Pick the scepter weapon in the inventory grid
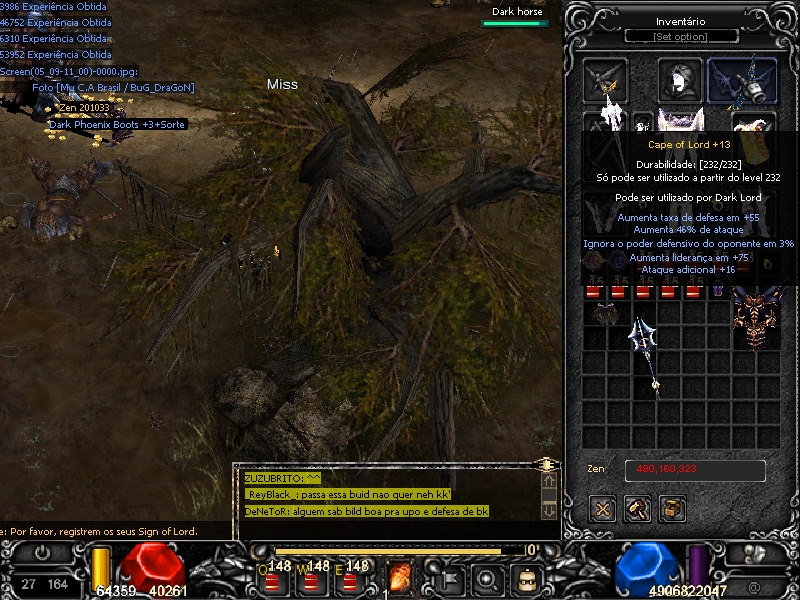Image resolution: width=800 pixels, height=600 pixels. pyautogui.click(x=645, y=356)
